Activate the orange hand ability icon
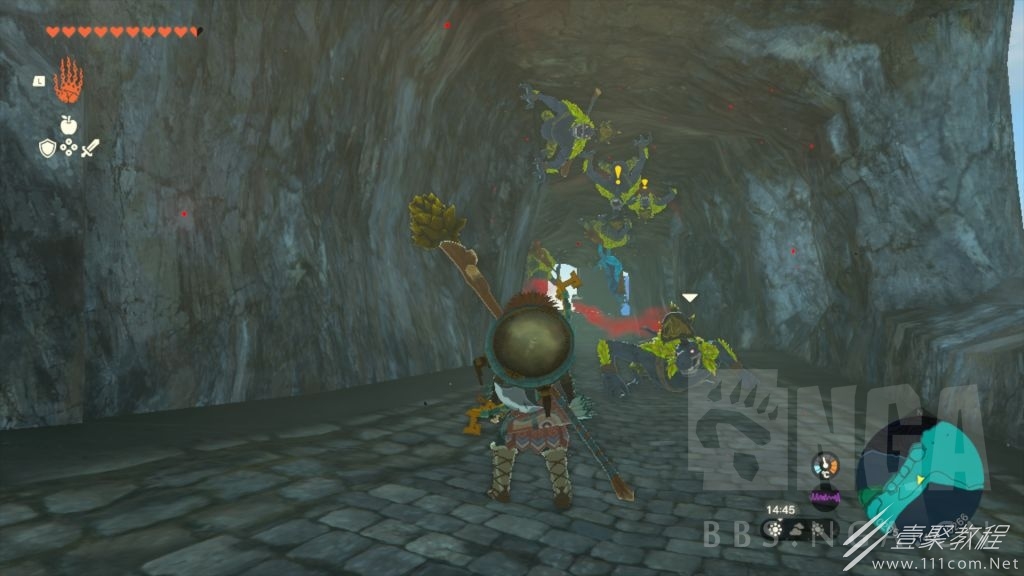 click(x=68, y=81)
